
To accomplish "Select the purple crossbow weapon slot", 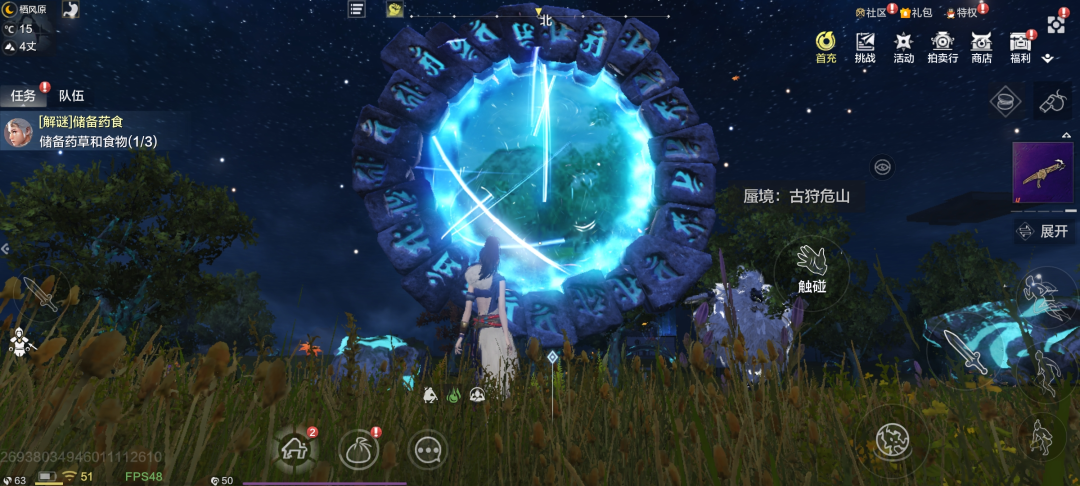I will click(1043, 176).
